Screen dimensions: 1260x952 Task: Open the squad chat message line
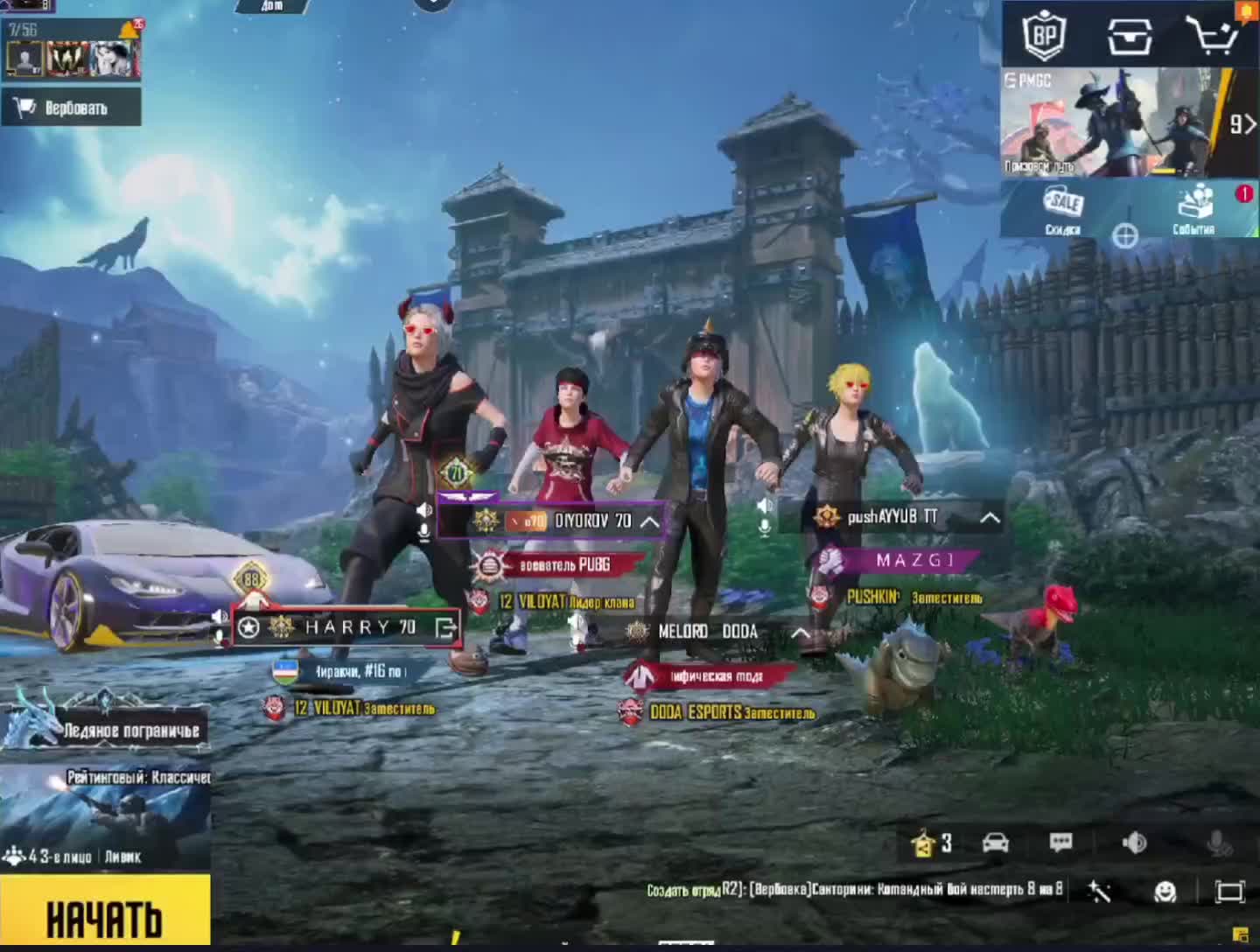click(853, 890)
